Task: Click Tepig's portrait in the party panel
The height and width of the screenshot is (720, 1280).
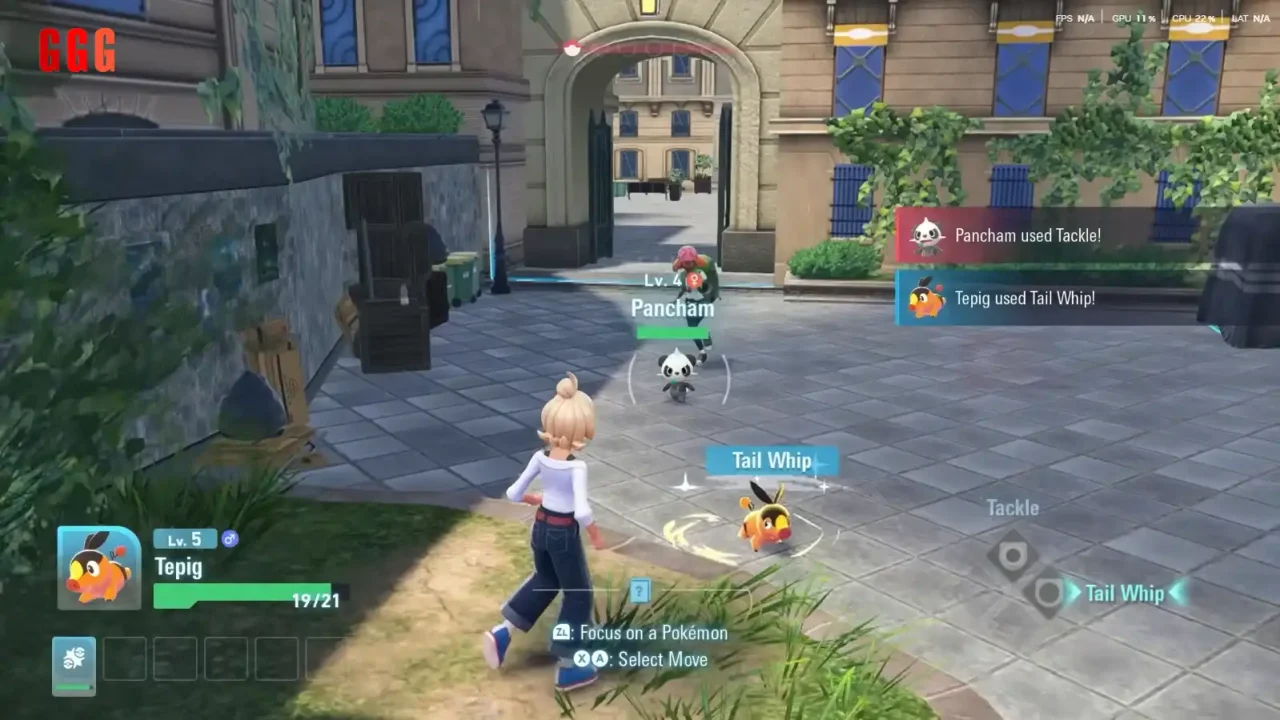Action: pyautogui.click(x=98, y=568)
